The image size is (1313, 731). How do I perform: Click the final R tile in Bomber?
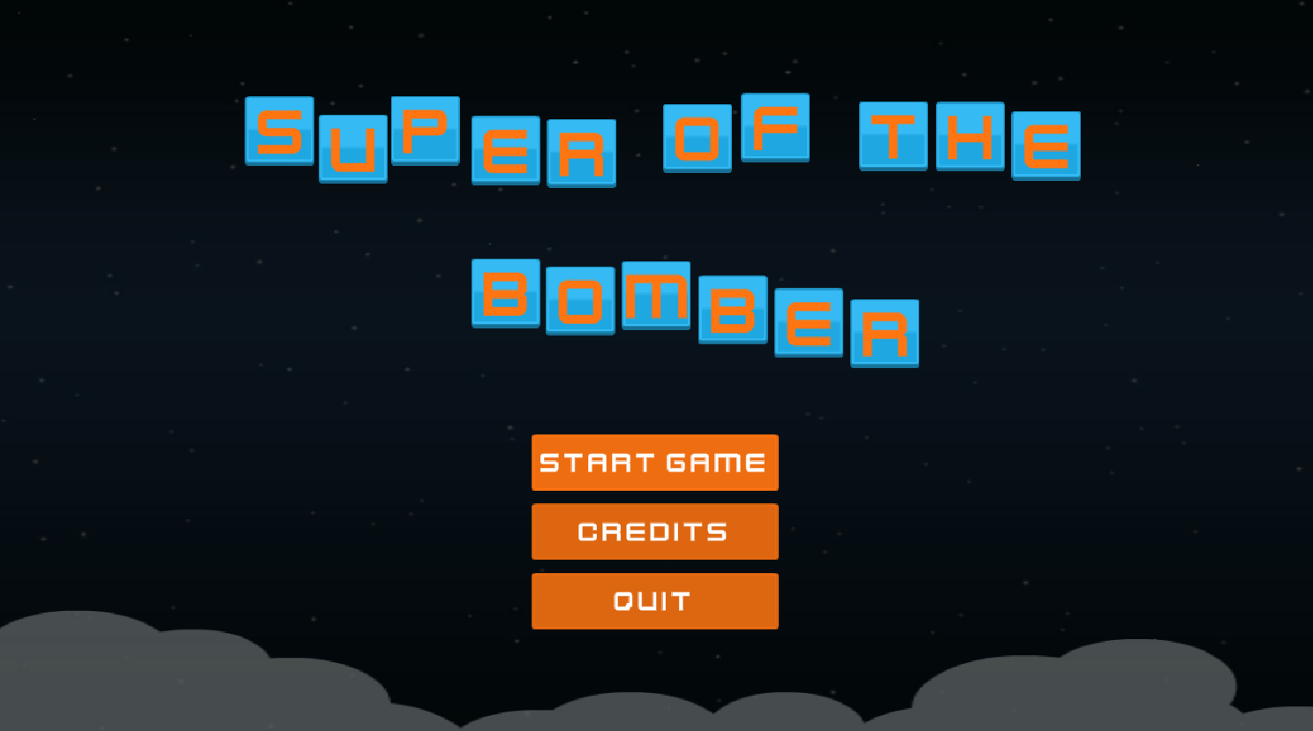coord(885,330)
